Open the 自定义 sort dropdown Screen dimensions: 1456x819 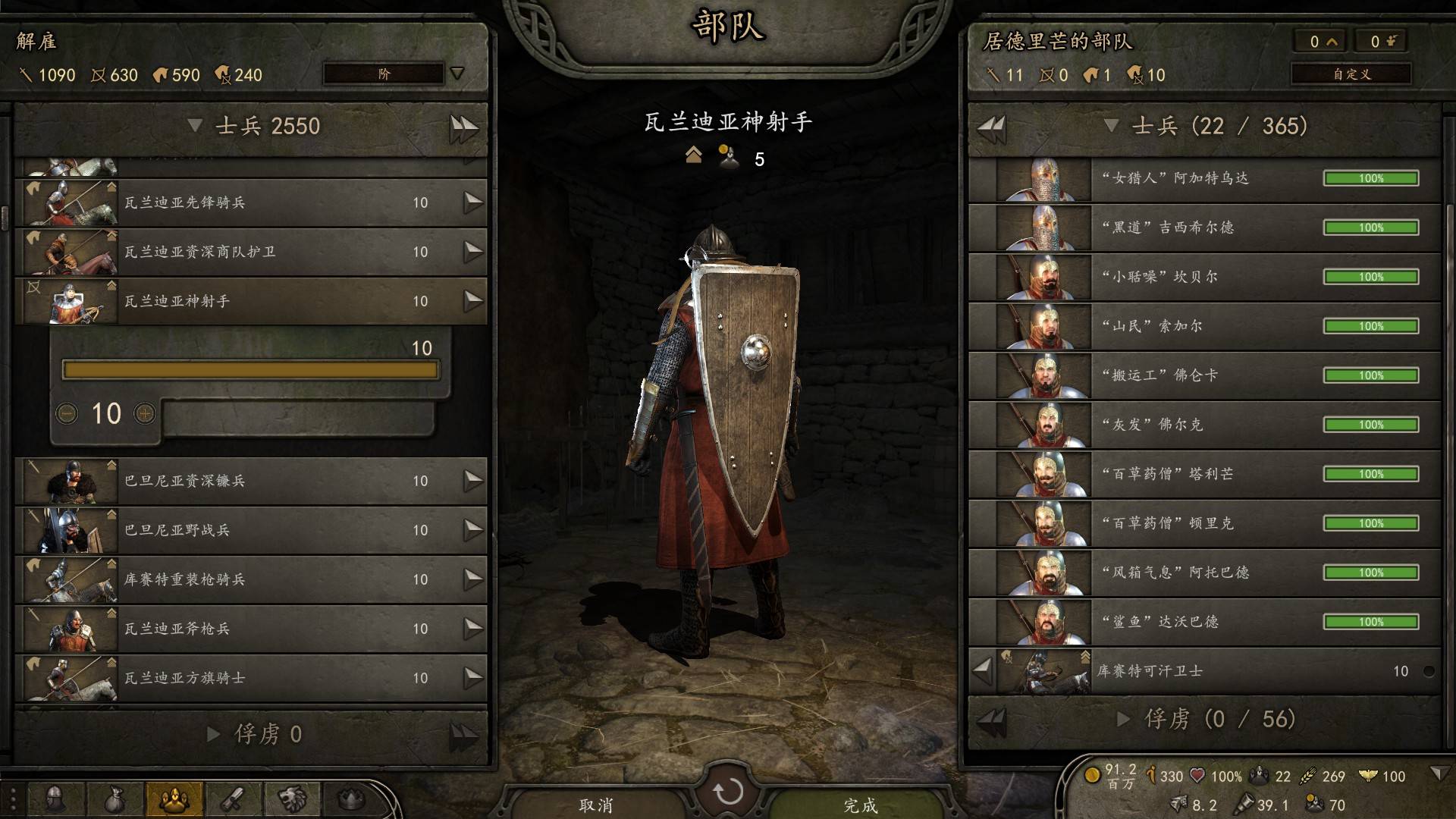tap(1351, 74)
